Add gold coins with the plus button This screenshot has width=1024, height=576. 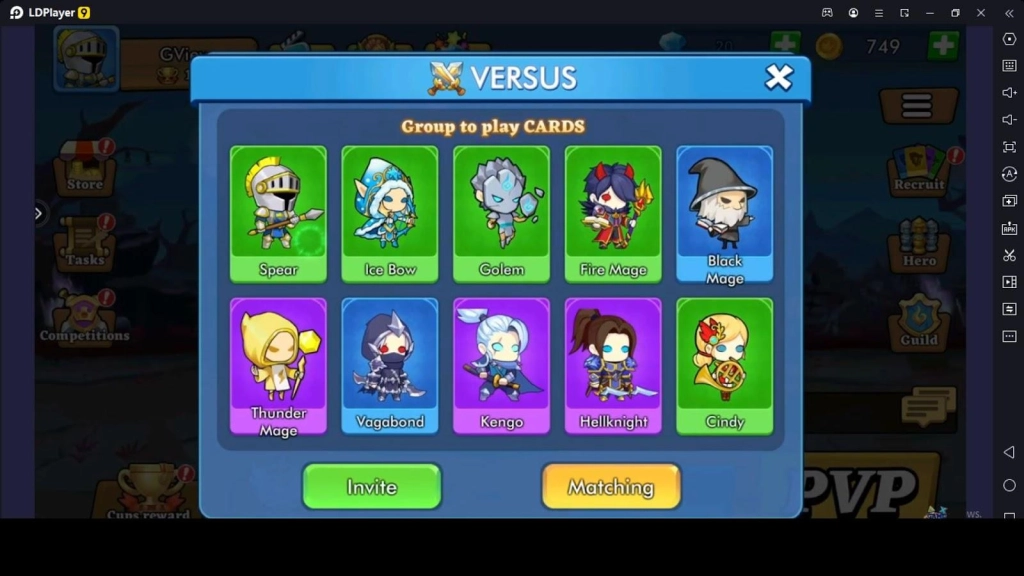coord(943,46)
